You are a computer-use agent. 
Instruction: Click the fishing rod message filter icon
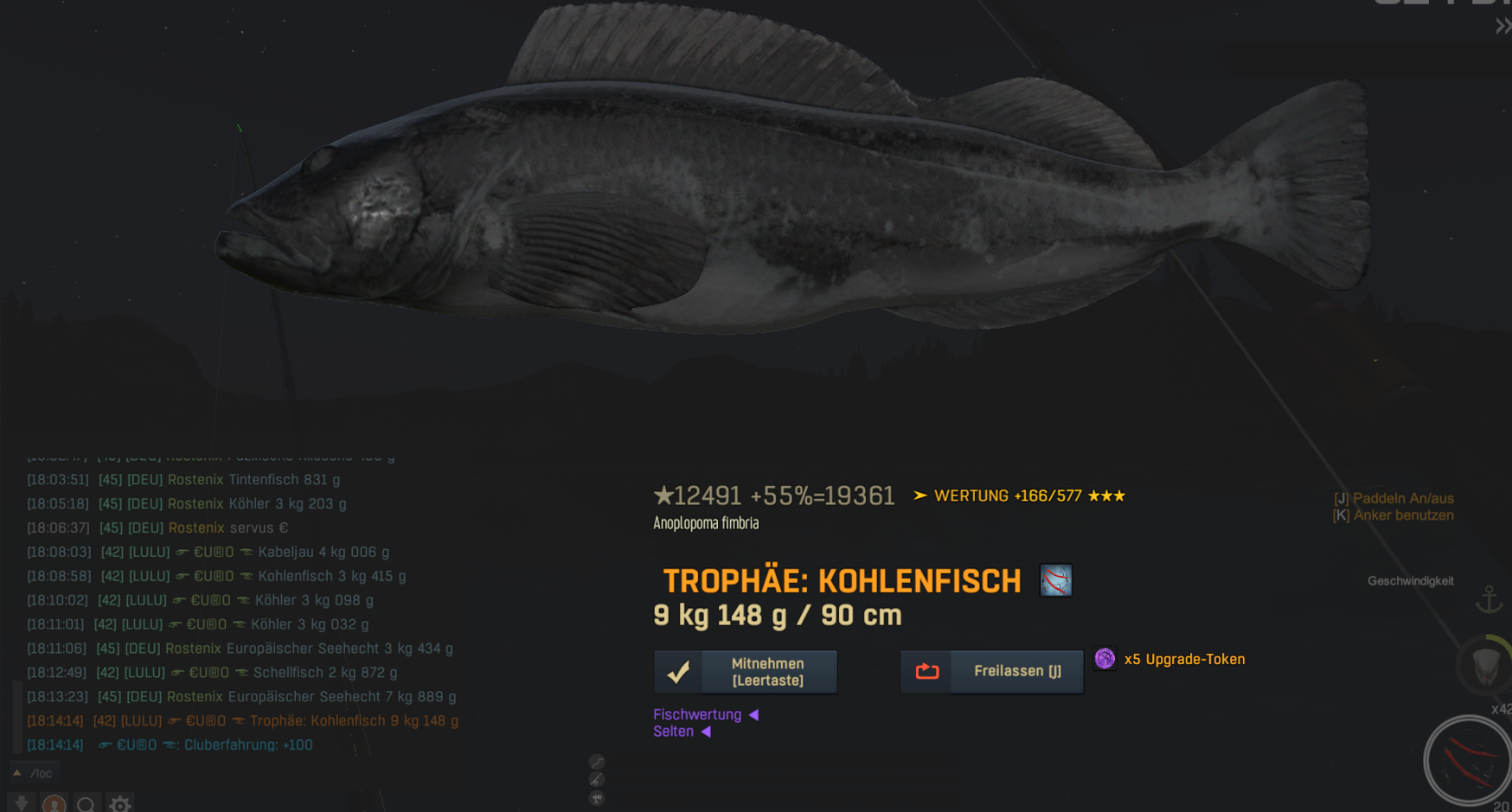[597, 780]
